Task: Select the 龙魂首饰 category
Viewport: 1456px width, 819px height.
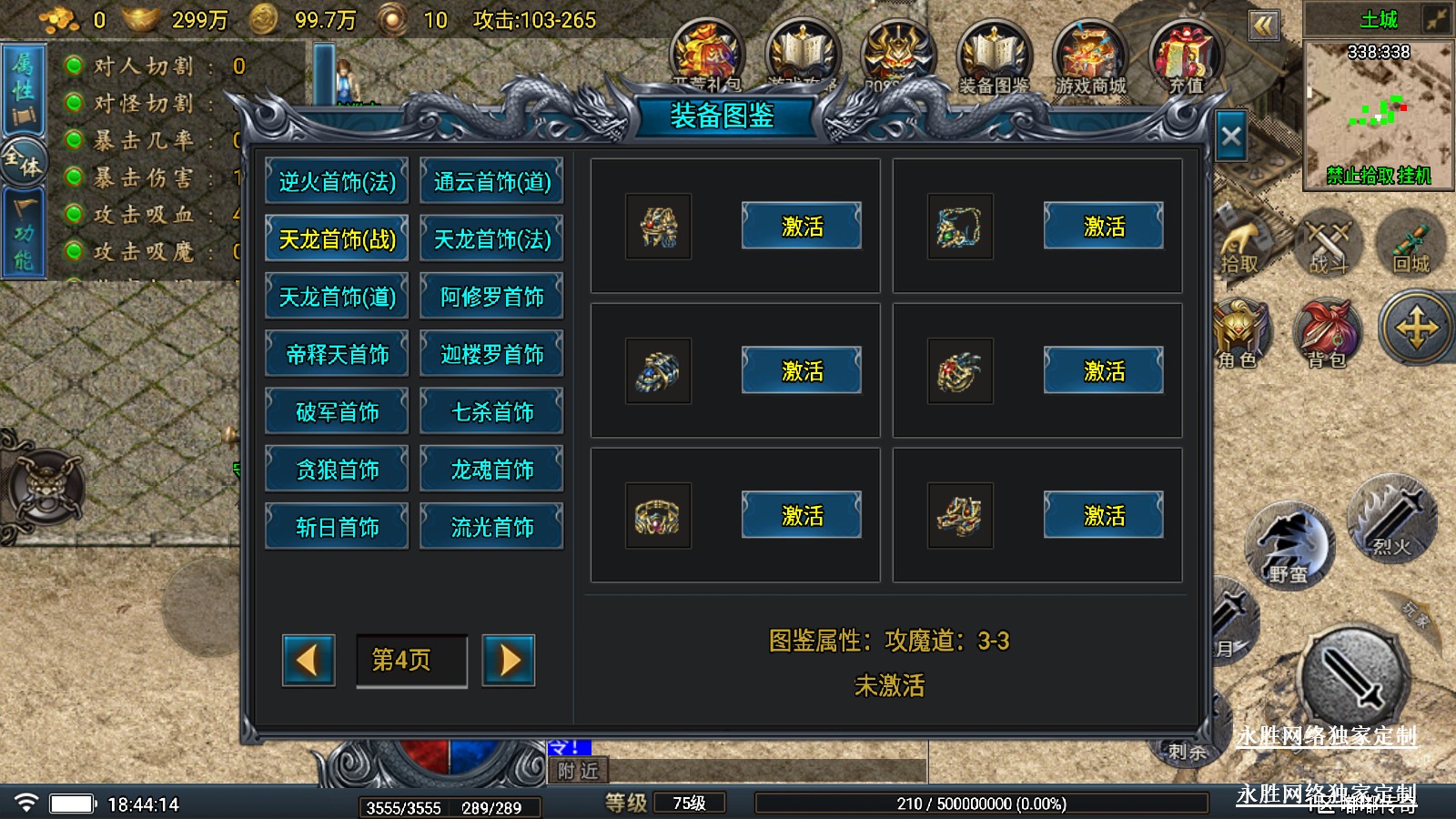Action: pyautogui.click(x=491, y=470)
